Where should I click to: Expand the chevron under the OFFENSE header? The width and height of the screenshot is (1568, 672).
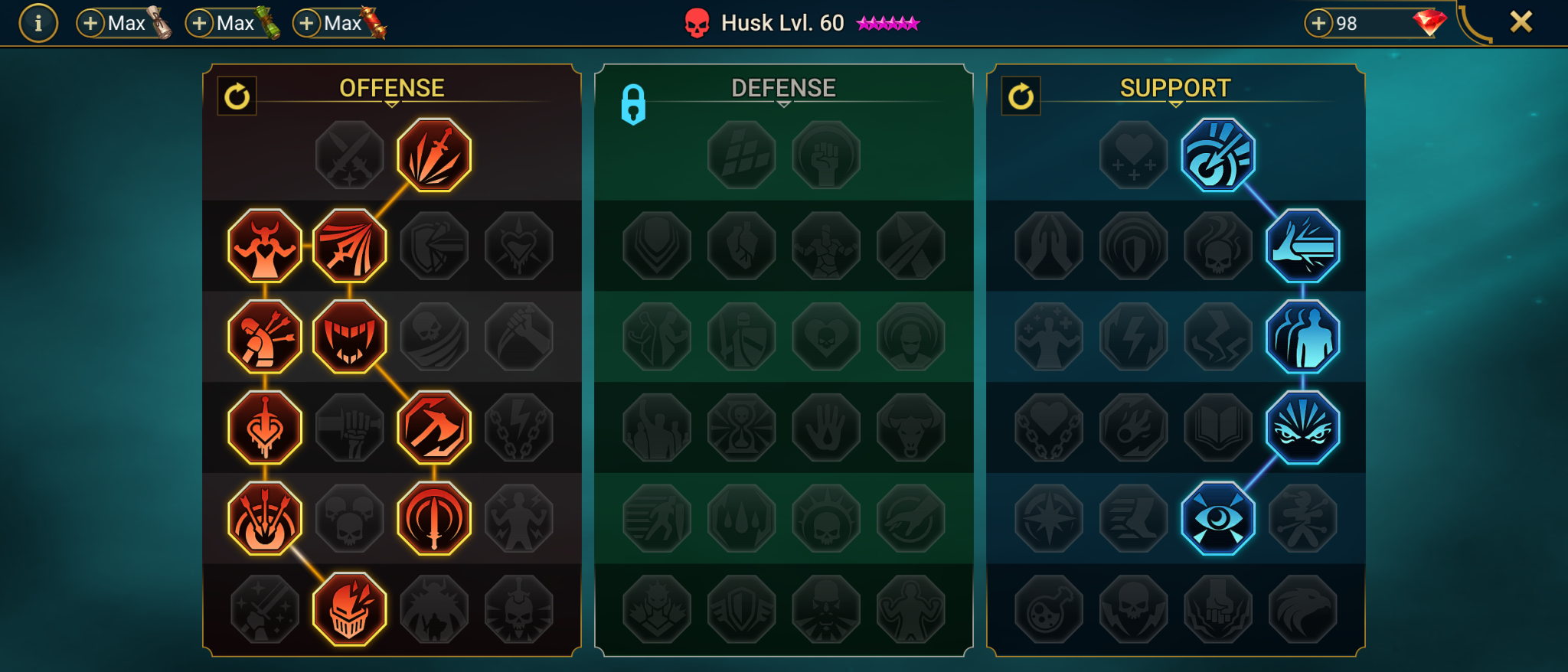[x=392, y=104]
